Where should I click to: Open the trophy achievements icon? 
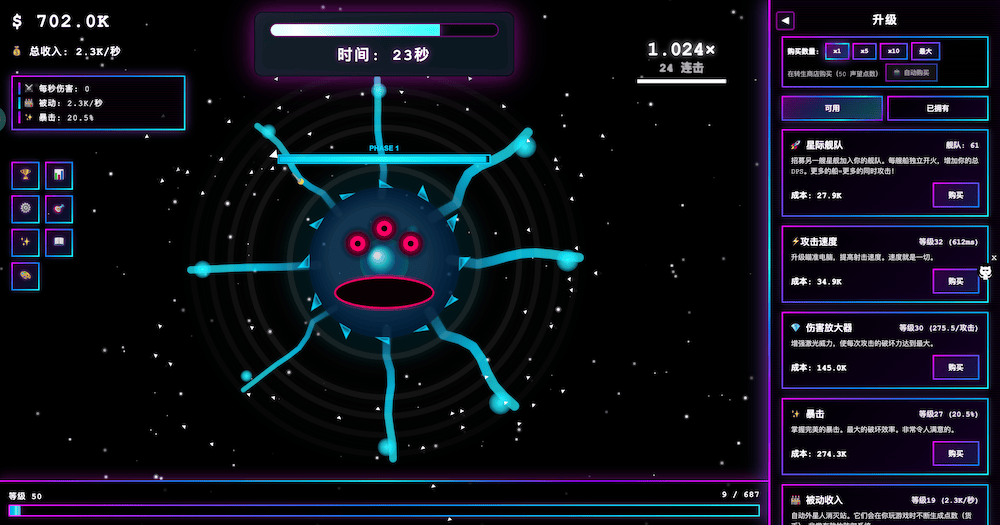(x=26, y=176)
